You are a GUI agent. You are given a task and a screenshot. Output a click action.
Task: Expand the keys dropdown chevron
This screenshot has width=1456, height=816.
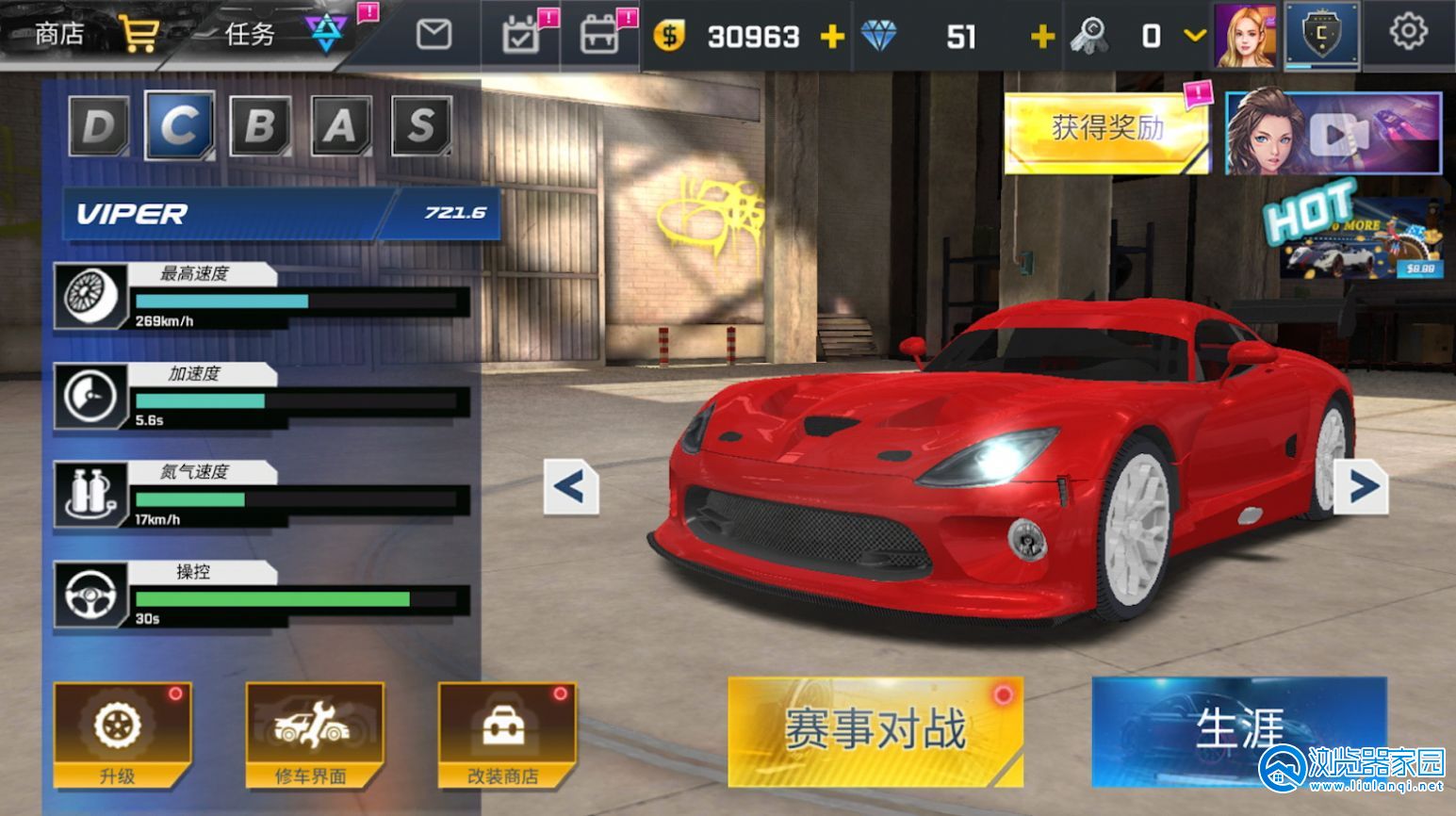1194,38
